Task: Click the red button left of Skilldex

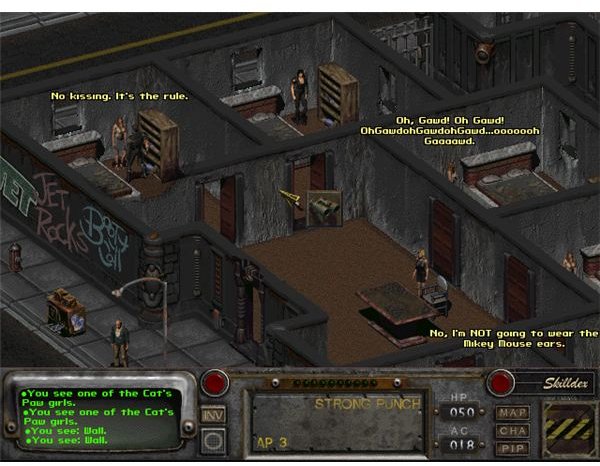Action: (x=500, y=383)
